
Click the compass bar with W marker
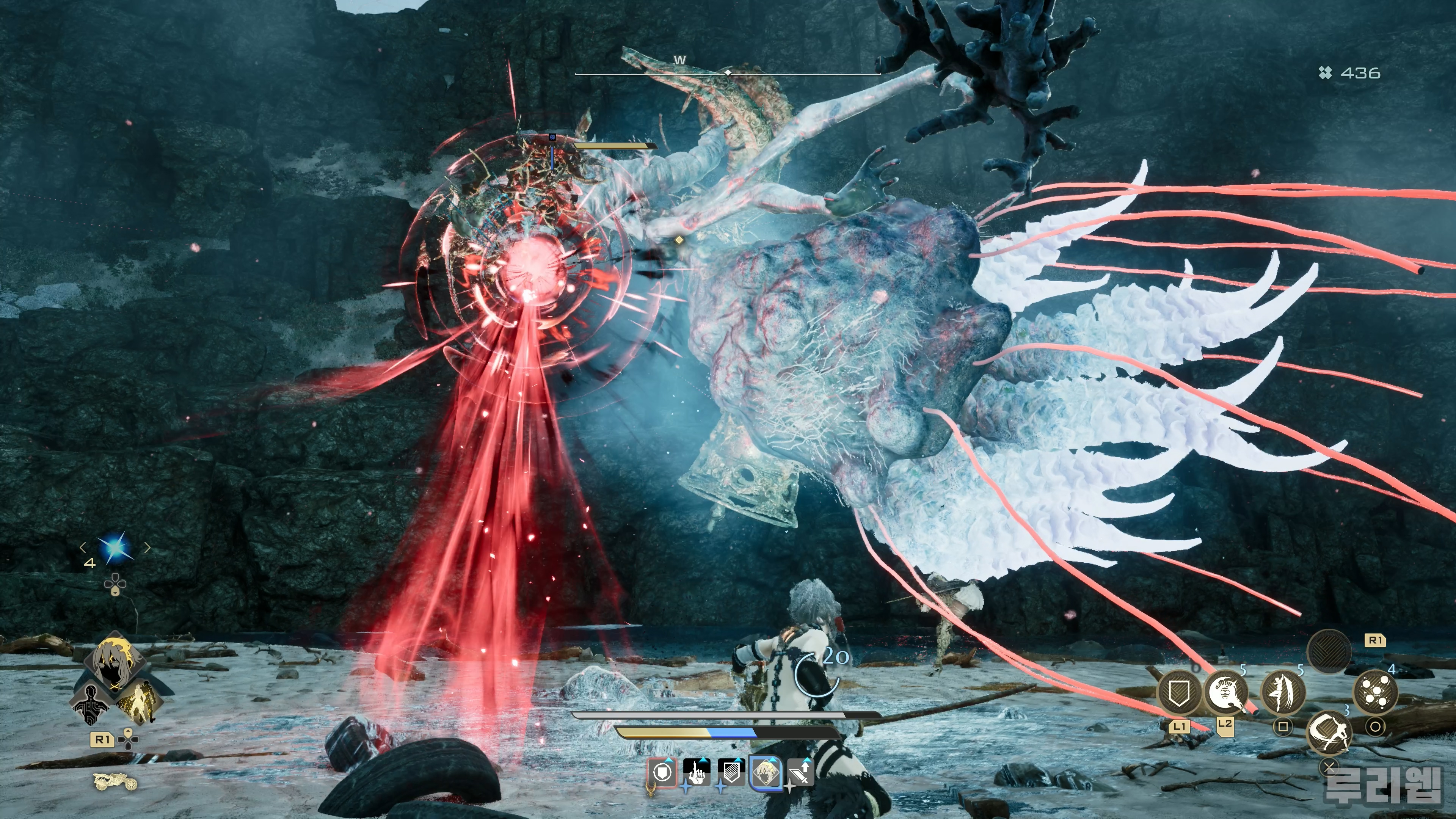(728, 72)
